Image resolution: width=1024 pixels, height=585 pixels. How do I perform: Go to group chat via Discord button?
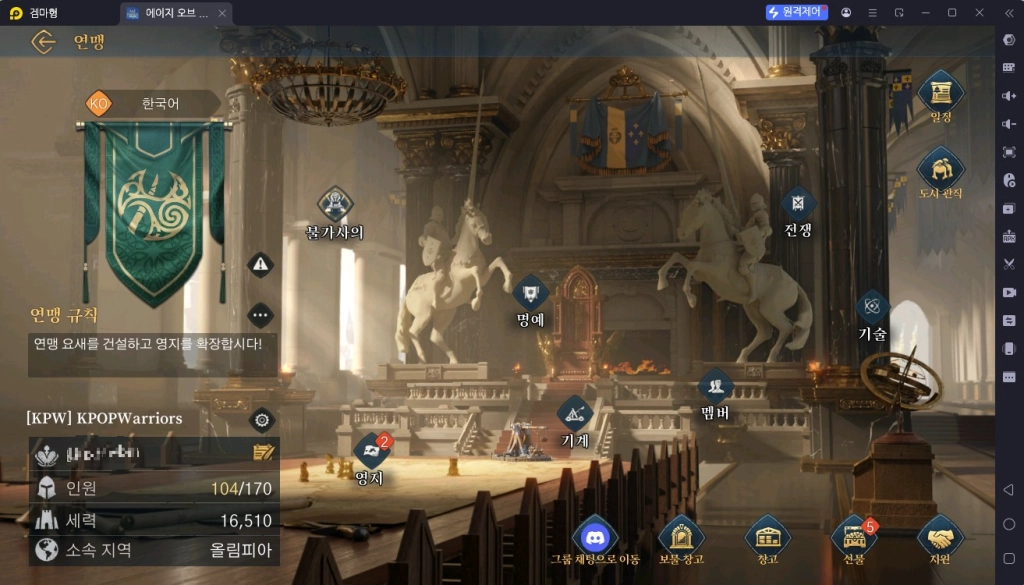[x=595, y=537]
